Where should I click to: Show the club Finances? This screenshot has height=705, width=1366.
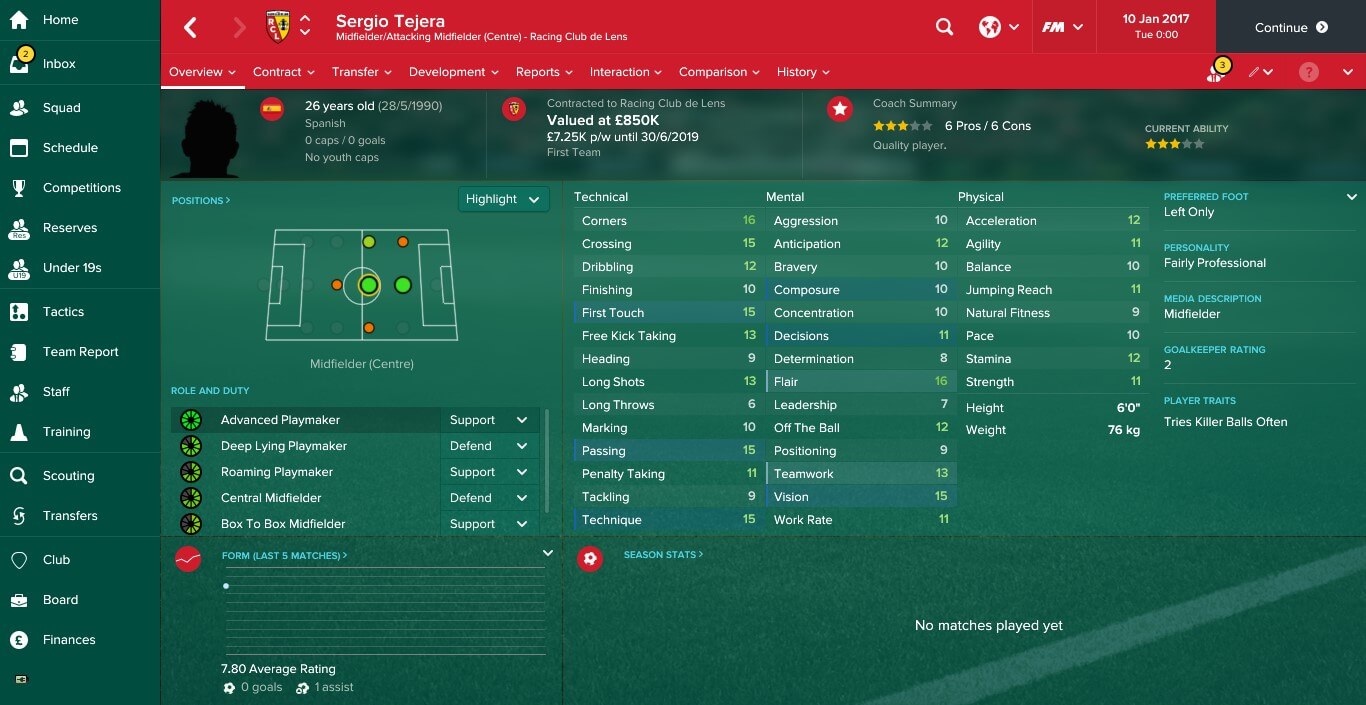pyautogui.click(x=69, y=640)
